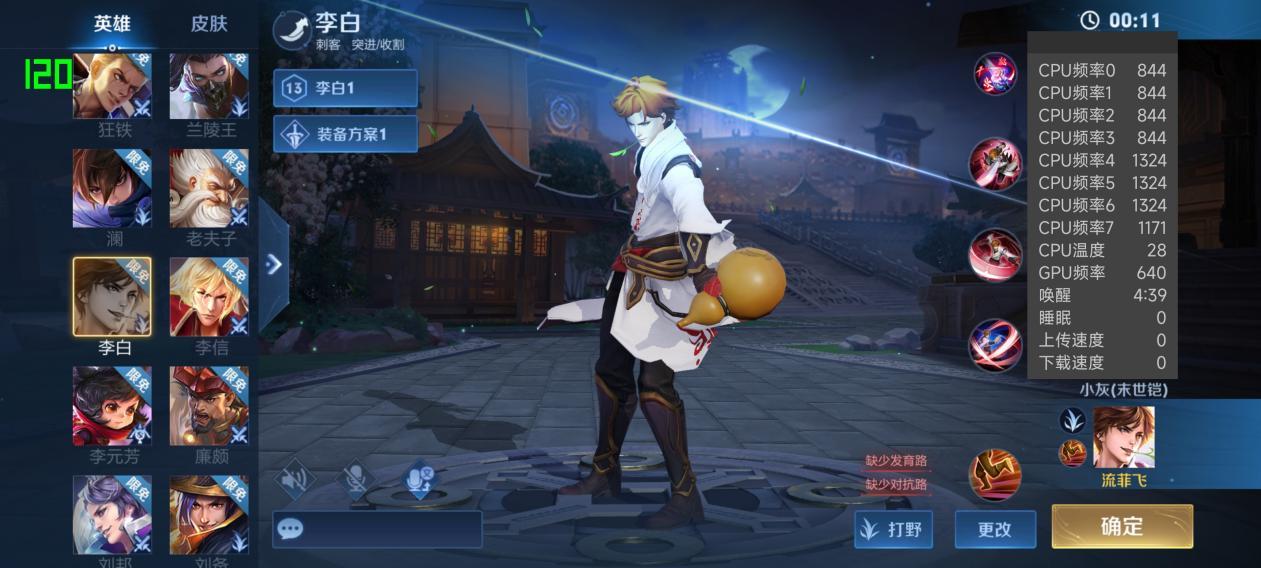
Task: Select teammate 流菲飞's portrait
Action: click(1123, 437)
